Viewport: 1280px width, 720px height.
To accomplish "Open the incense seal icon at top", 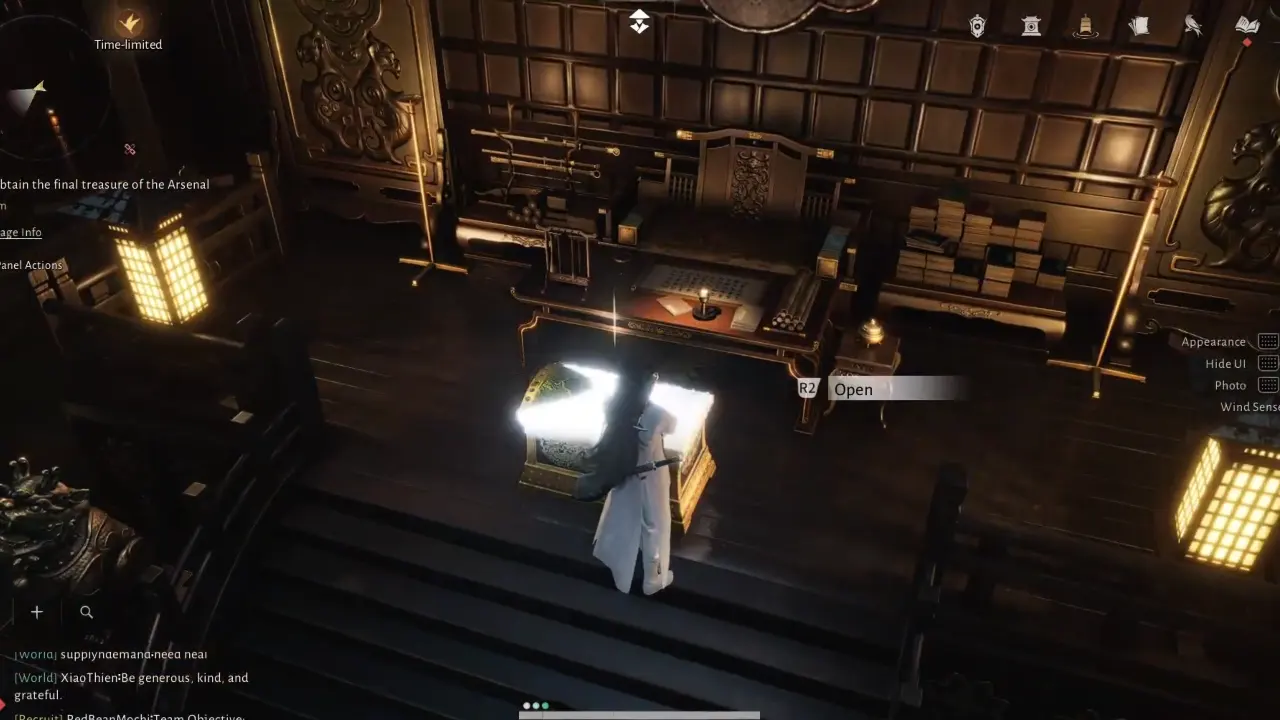I will point(1085,25).
